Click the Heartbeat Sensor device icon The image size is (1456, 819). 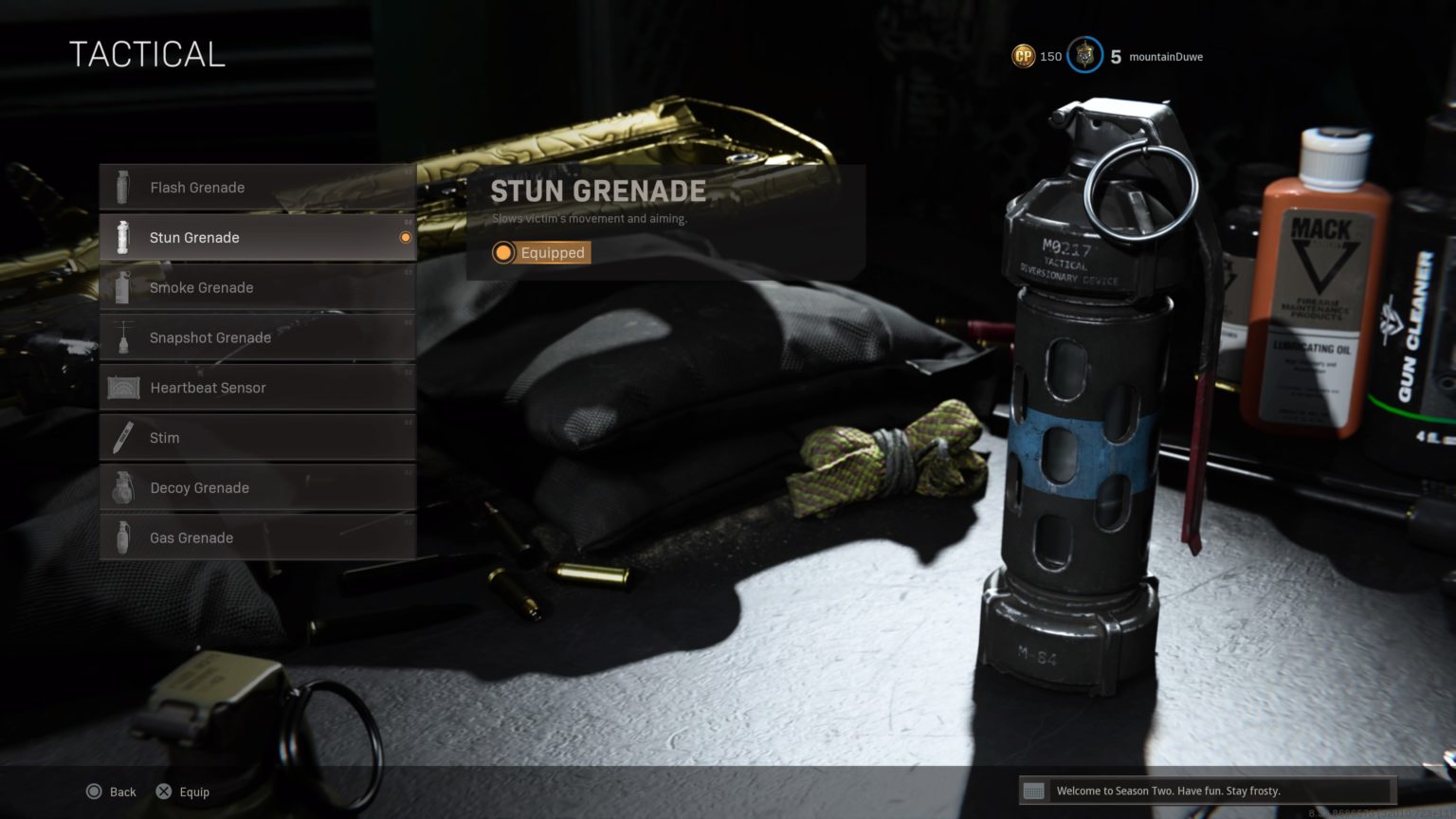point(123,388)
